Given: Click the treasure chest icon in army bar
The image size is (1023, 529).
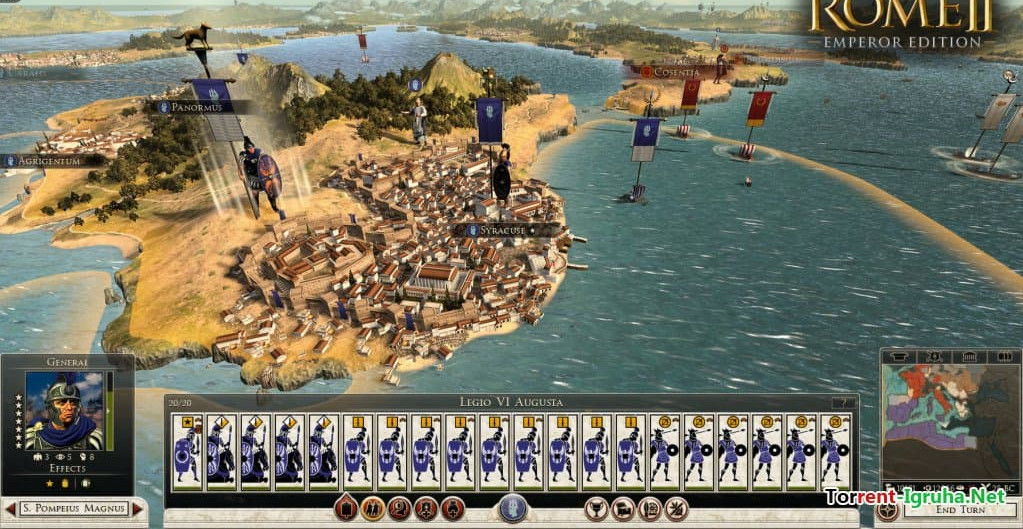Looking at the screenshot, I should pos(622,508).
